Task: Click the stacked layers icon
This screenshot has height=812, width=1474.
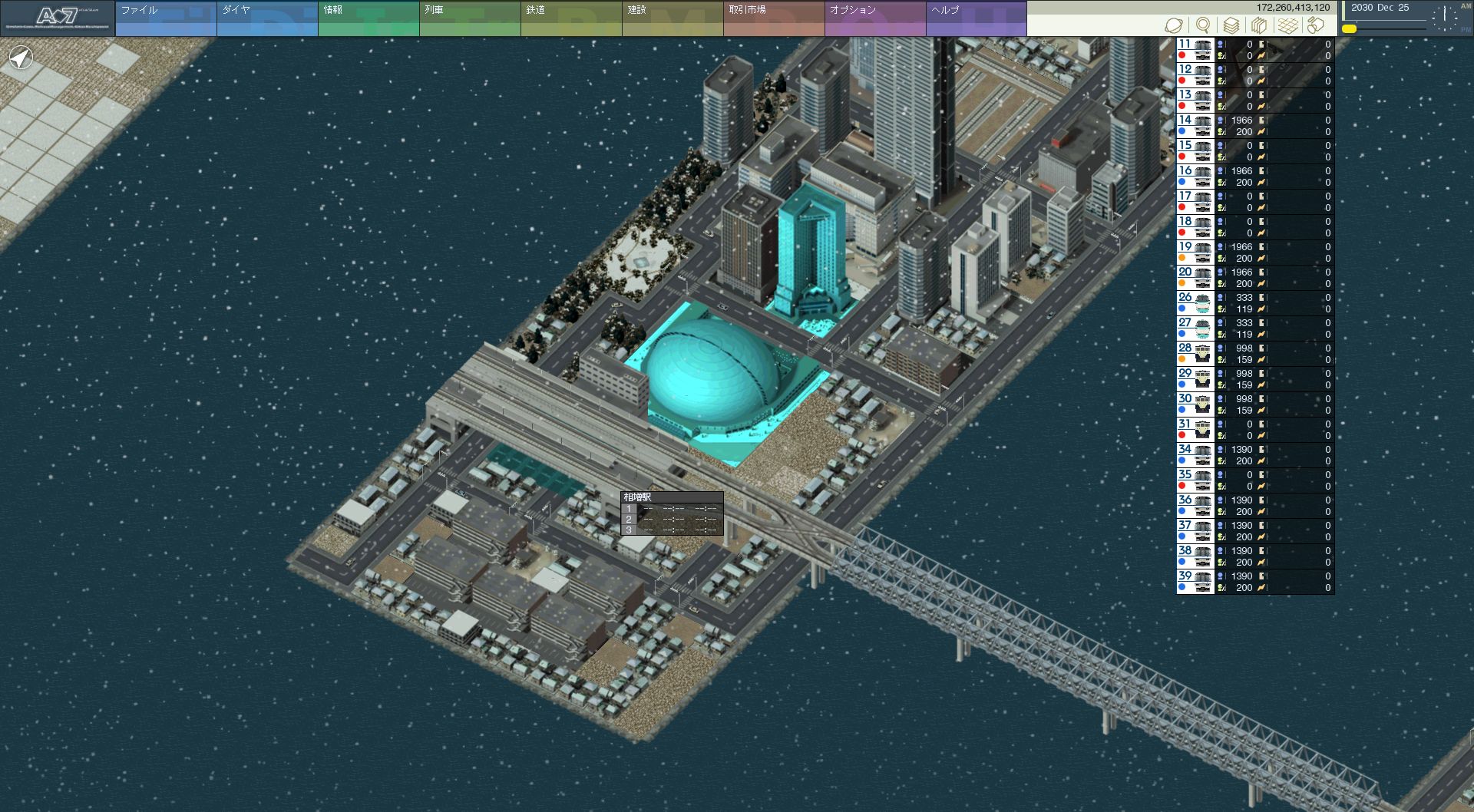Action: pos(1231,25)
